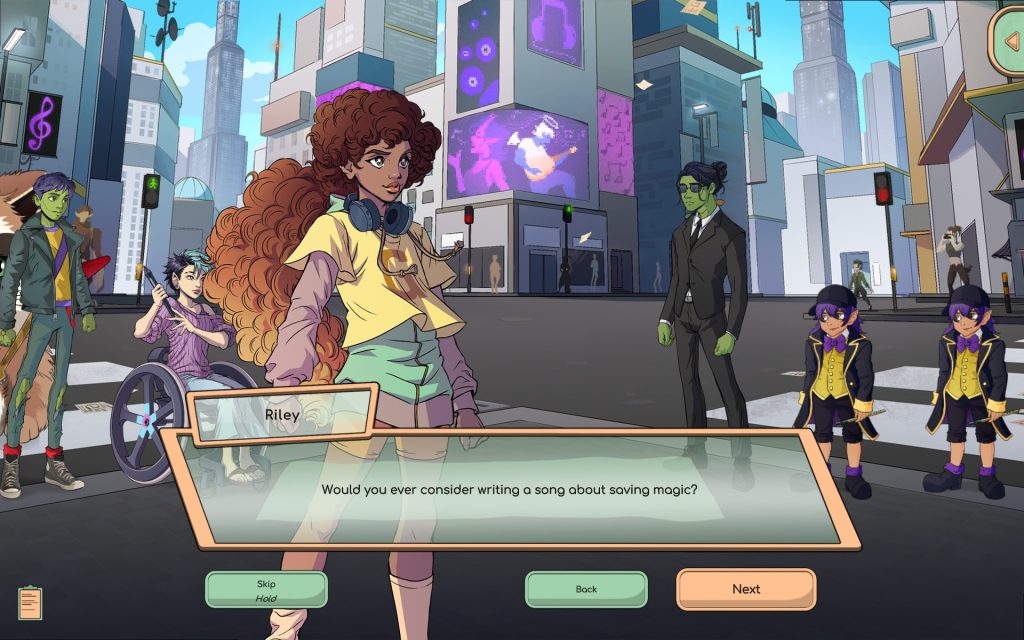Image resolution: width=1024 pixels, height=640 pixels.
Task: Open the clipboard notes icon
Action: coord(31,602)
